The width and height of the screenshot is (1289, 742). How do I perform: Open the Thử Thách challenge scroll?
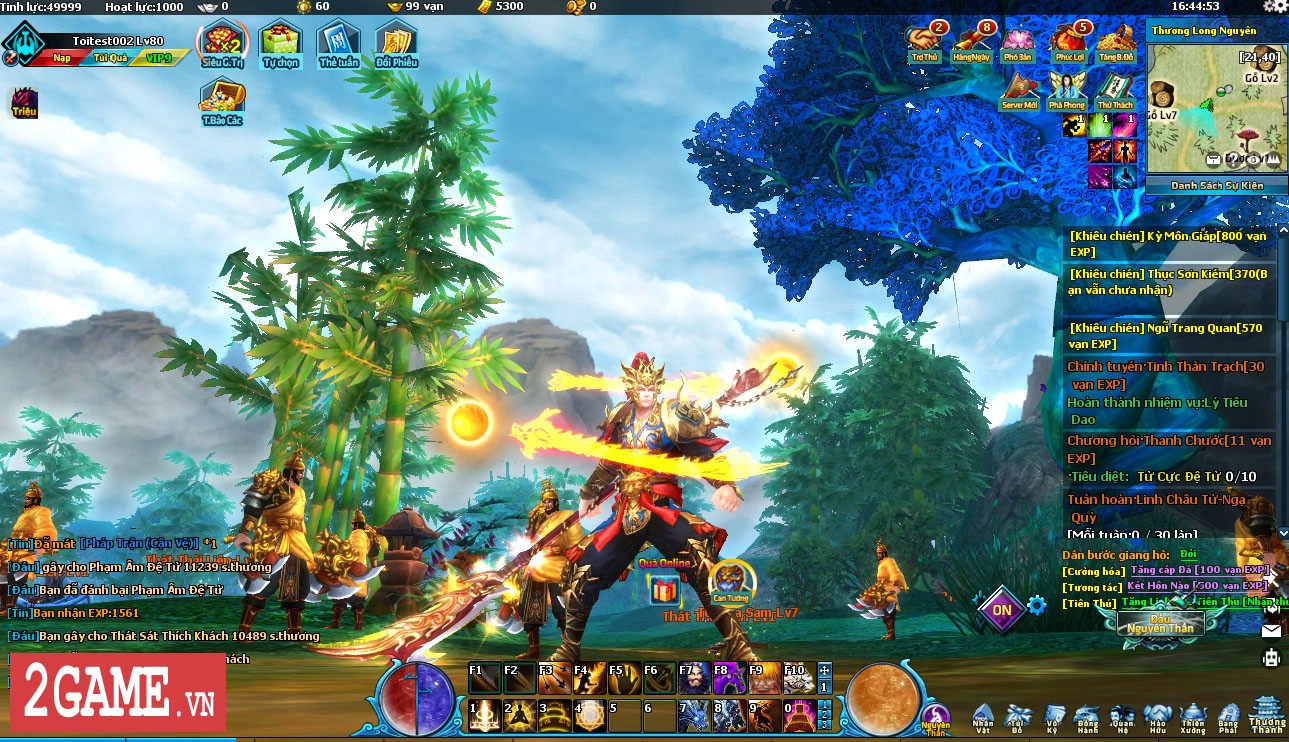[1114, 90]
